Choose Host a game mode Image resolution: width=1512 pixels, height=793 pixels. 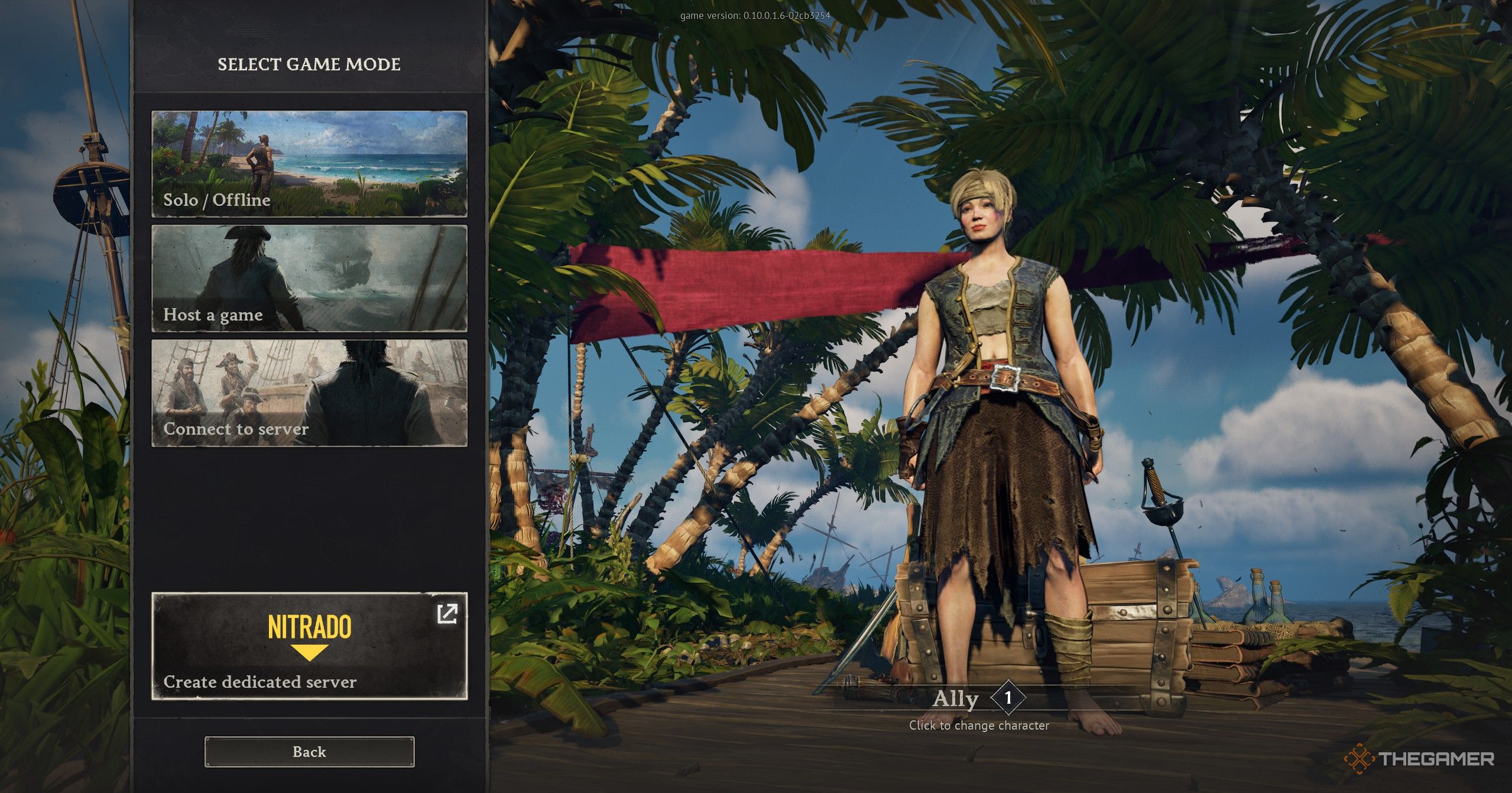[x=309, y=278]
